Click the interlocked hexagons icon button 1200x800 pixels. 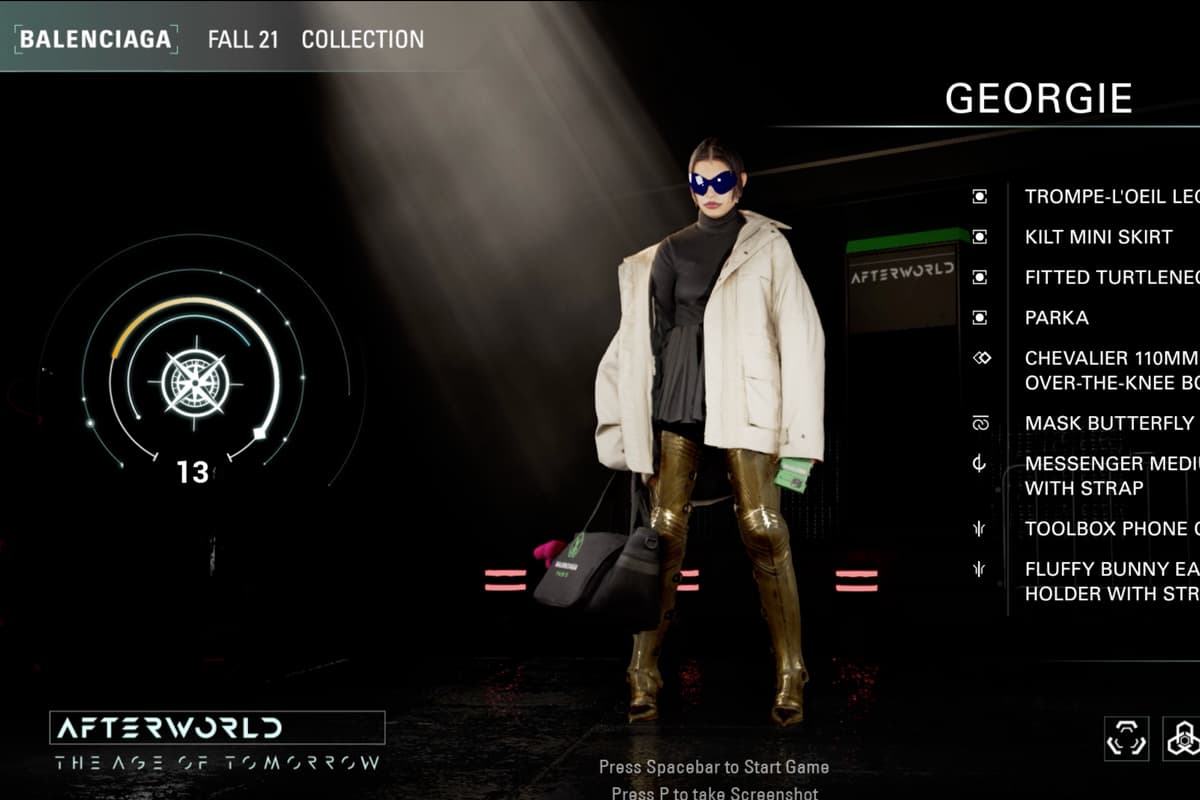[1182, 738]
